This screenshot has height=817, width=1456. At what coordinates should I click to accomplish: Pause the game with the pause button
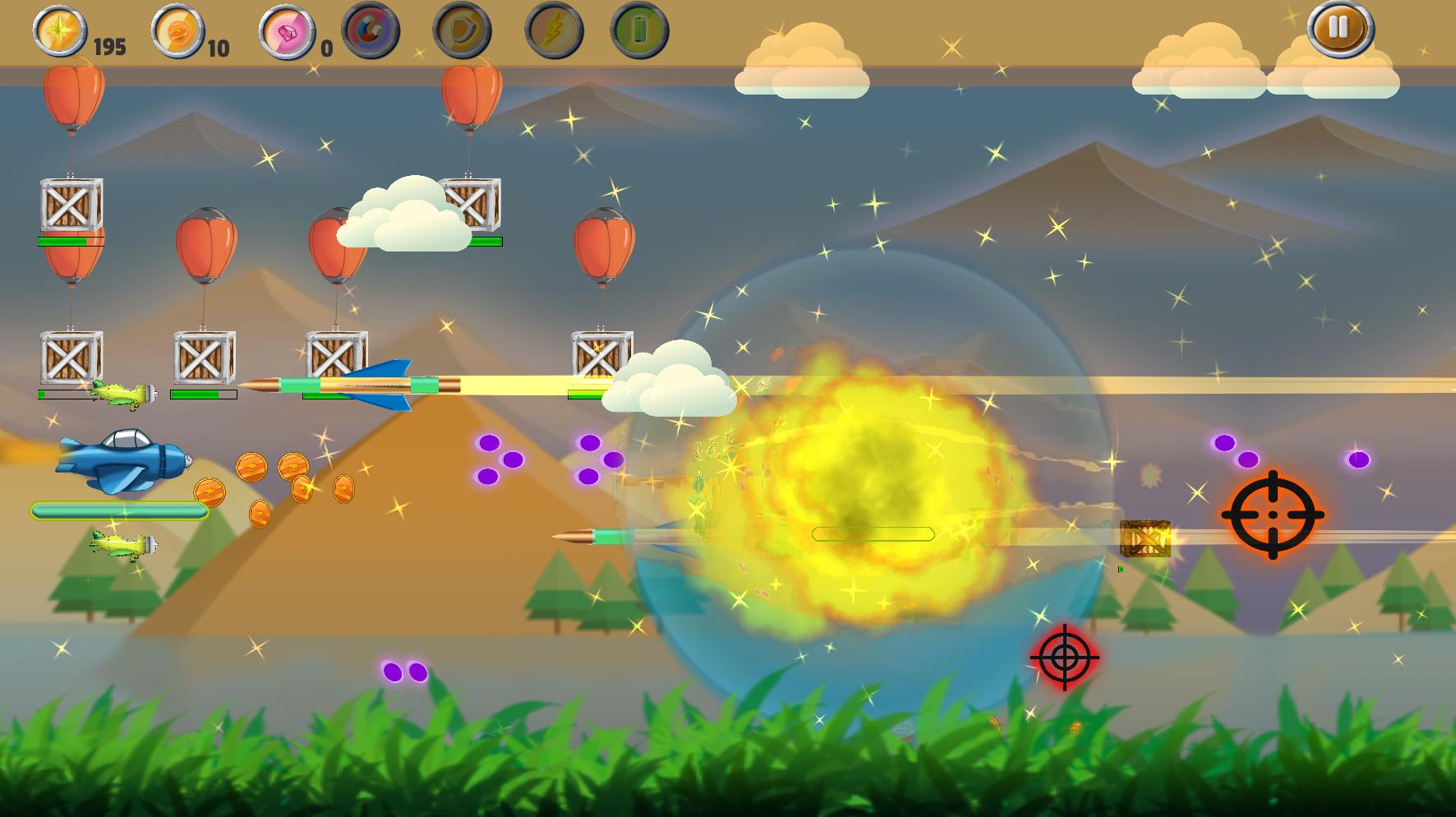pos(1339,28)
